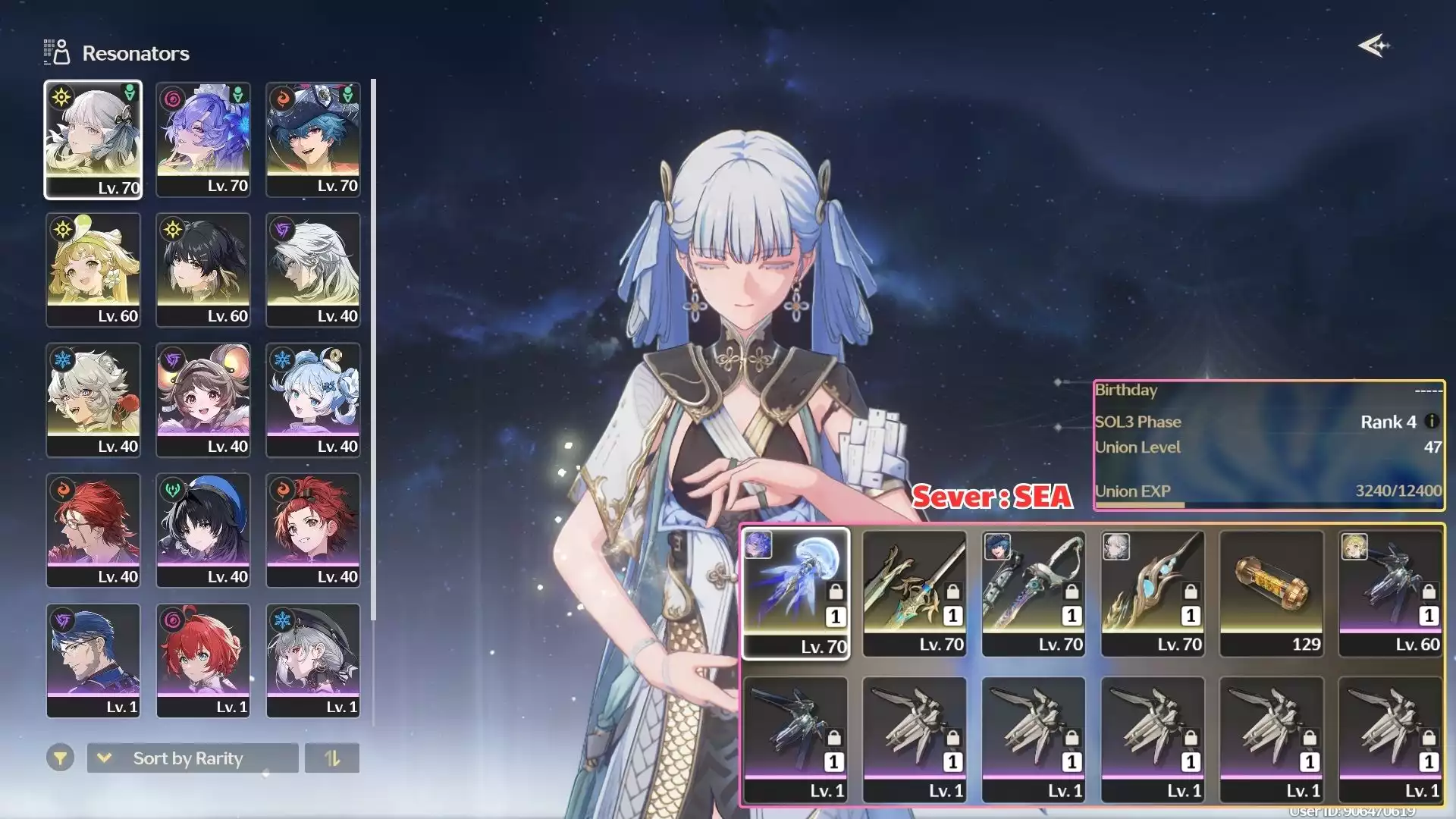This screenshot has width=1456, height=819.
Task: Choose the Lv. 60 pistols weapon slot
Action: [x=1391, y=593]
